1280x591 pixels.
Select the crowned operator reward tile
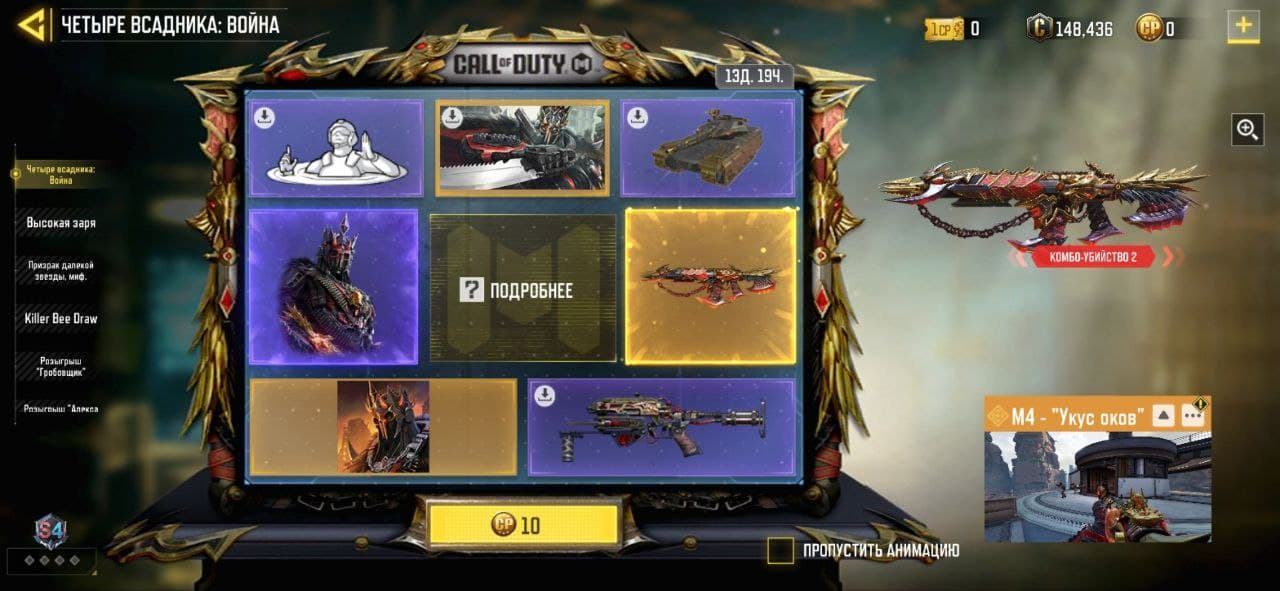[333, 287]
